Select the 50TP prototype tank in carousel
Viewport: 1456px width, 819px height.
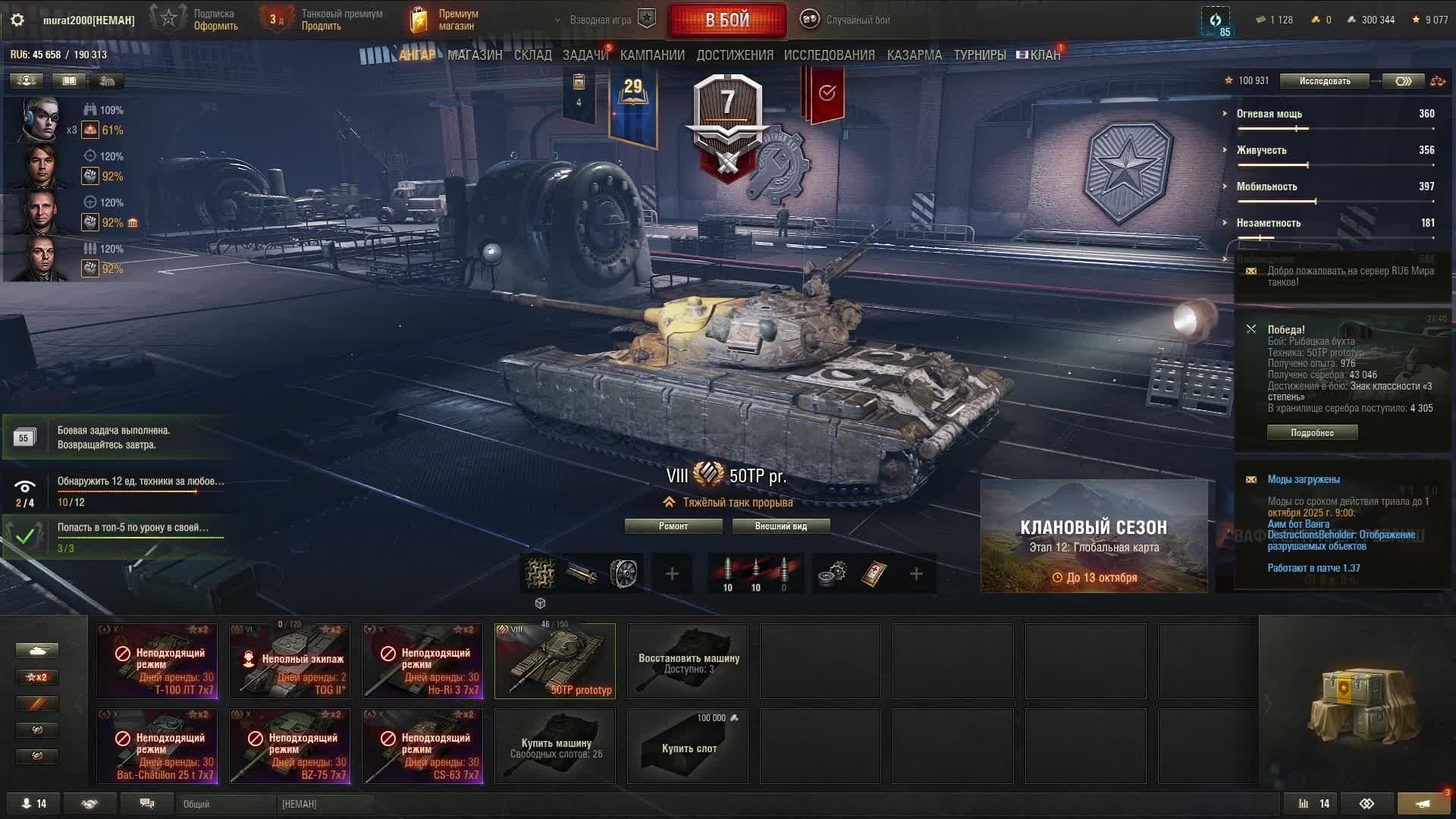pyautogui.click(x=555, y=661)
